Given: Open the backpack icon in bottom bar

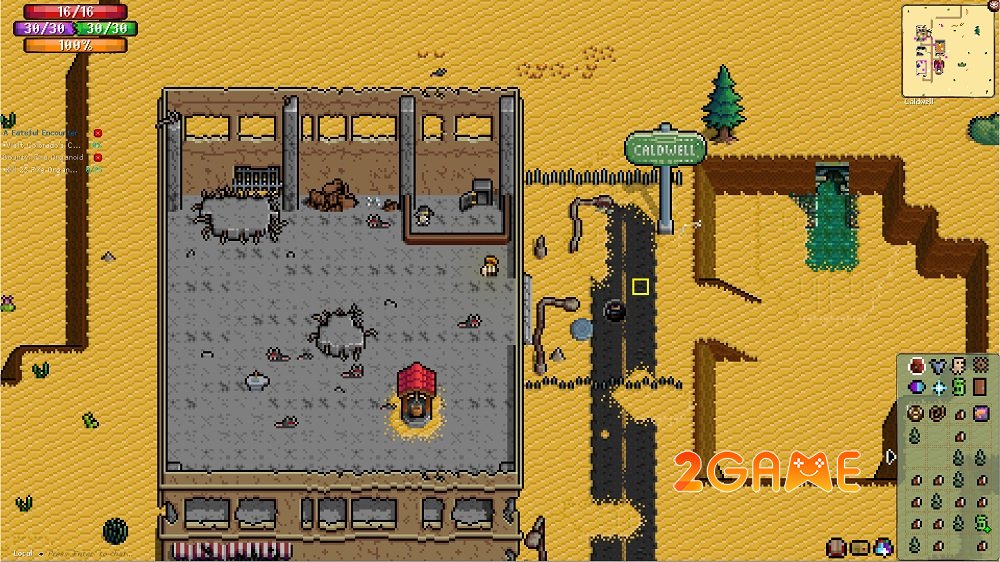Looking at the screenshot, I should [x=836, y=547].
